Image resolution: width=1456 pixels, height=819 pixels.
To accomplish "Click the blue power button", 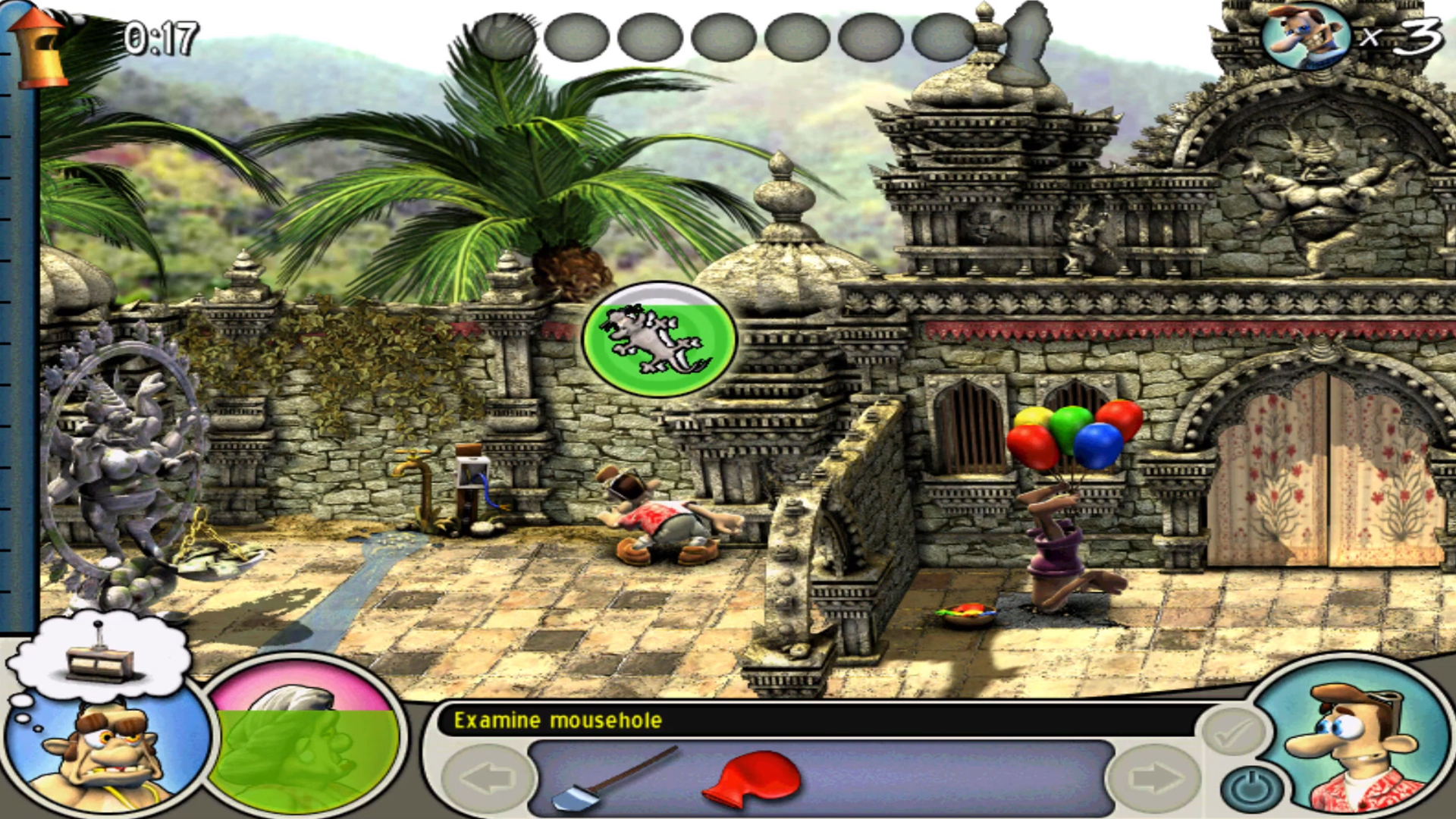I will point(1252,789).
